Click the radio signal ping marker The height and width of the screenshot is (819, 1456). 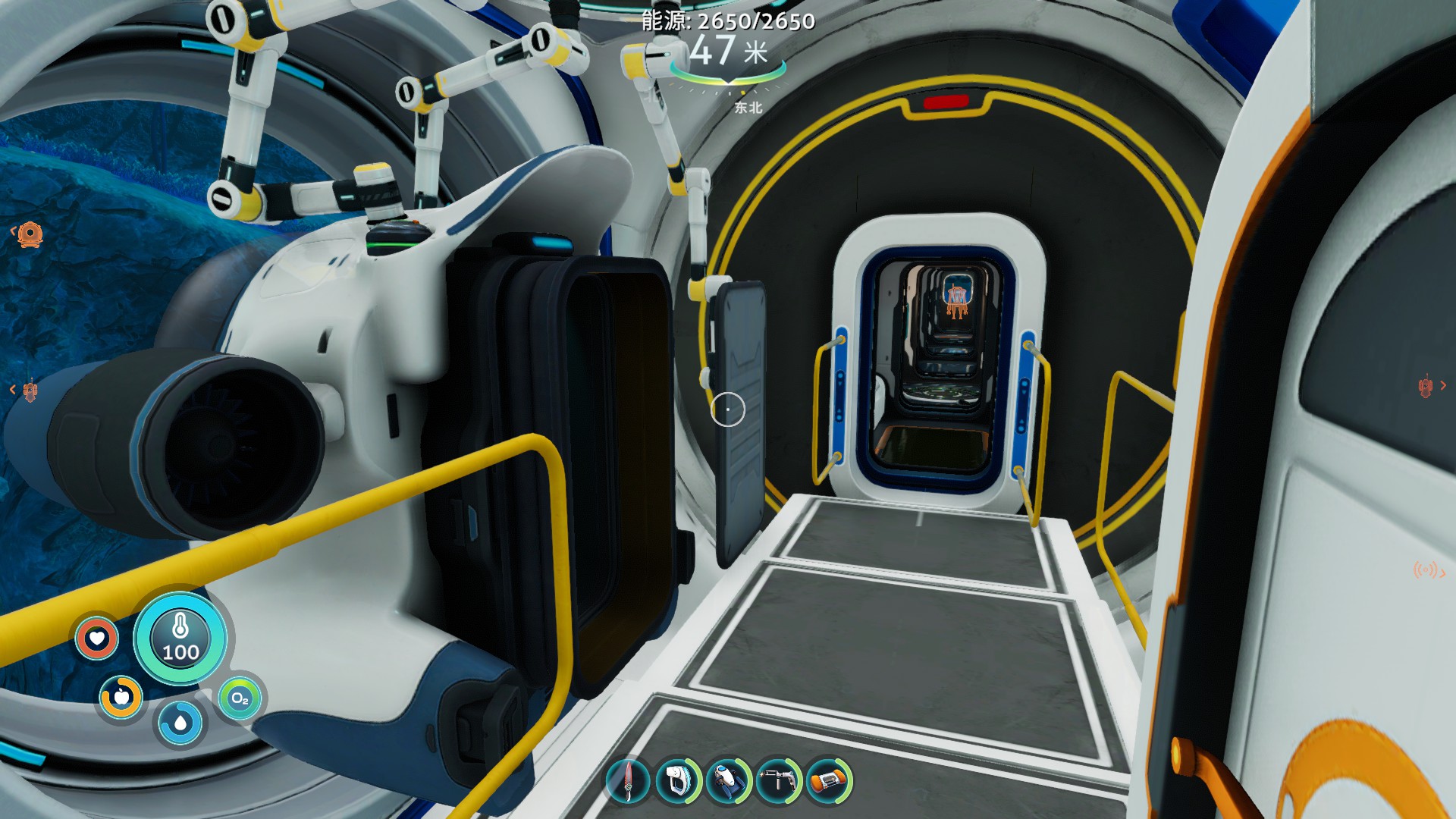pos(1426,570)
